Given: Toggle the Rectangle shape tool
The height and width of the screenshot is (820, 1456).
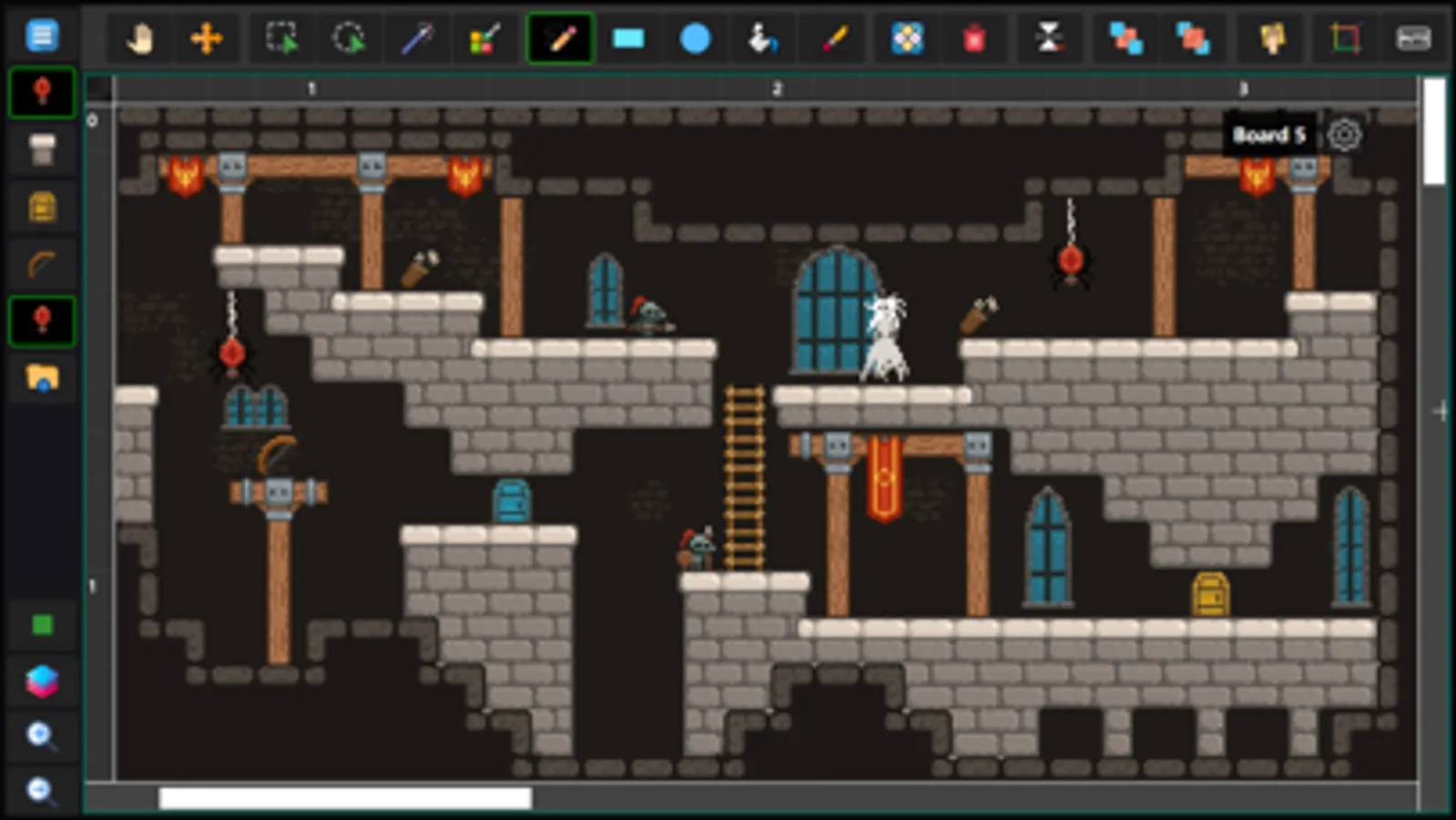Looking at the screenshot, I should (626, 38).
